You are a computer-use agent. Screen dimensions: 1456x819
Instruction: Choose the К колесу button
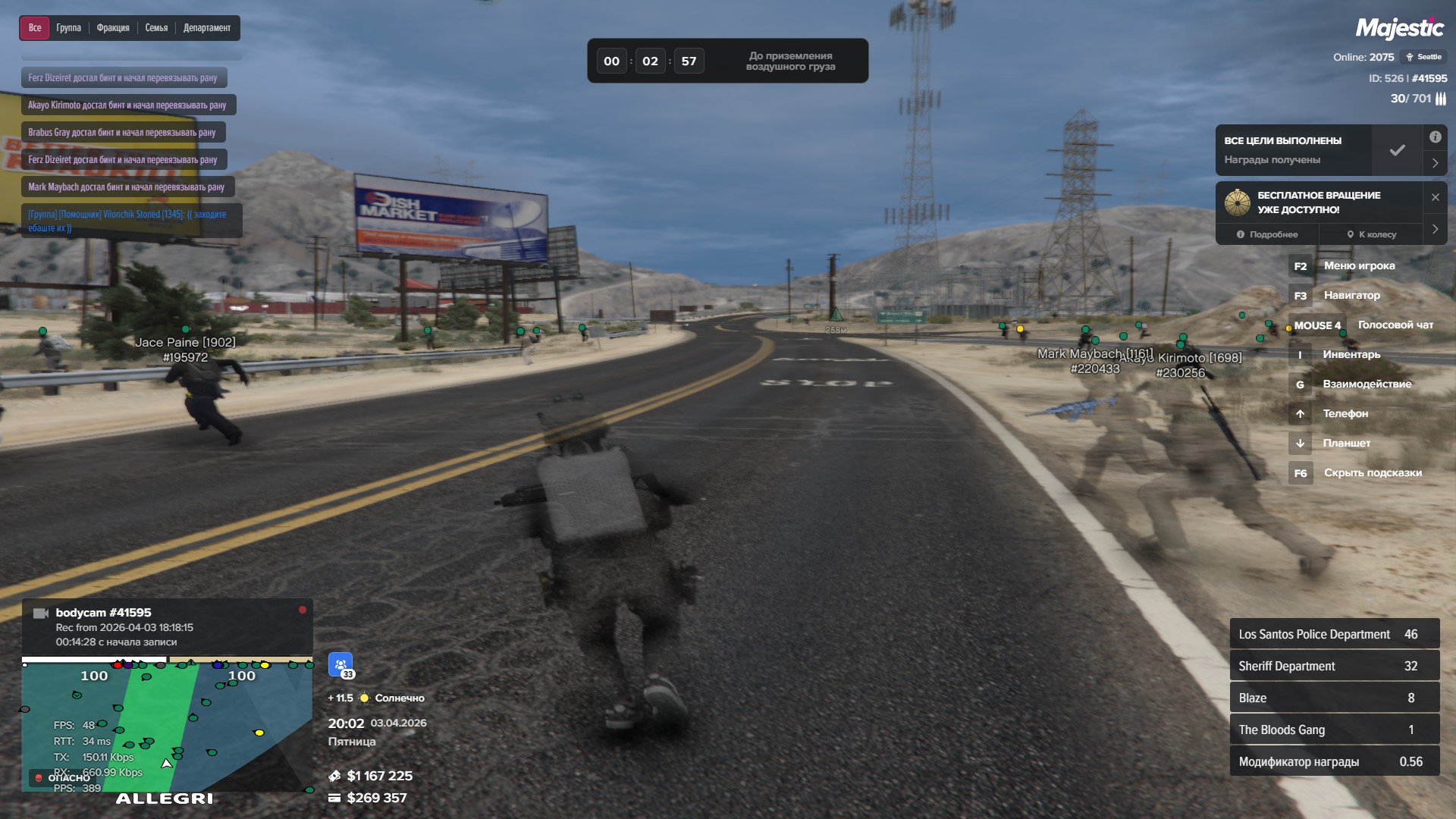tap(1371, 234)
